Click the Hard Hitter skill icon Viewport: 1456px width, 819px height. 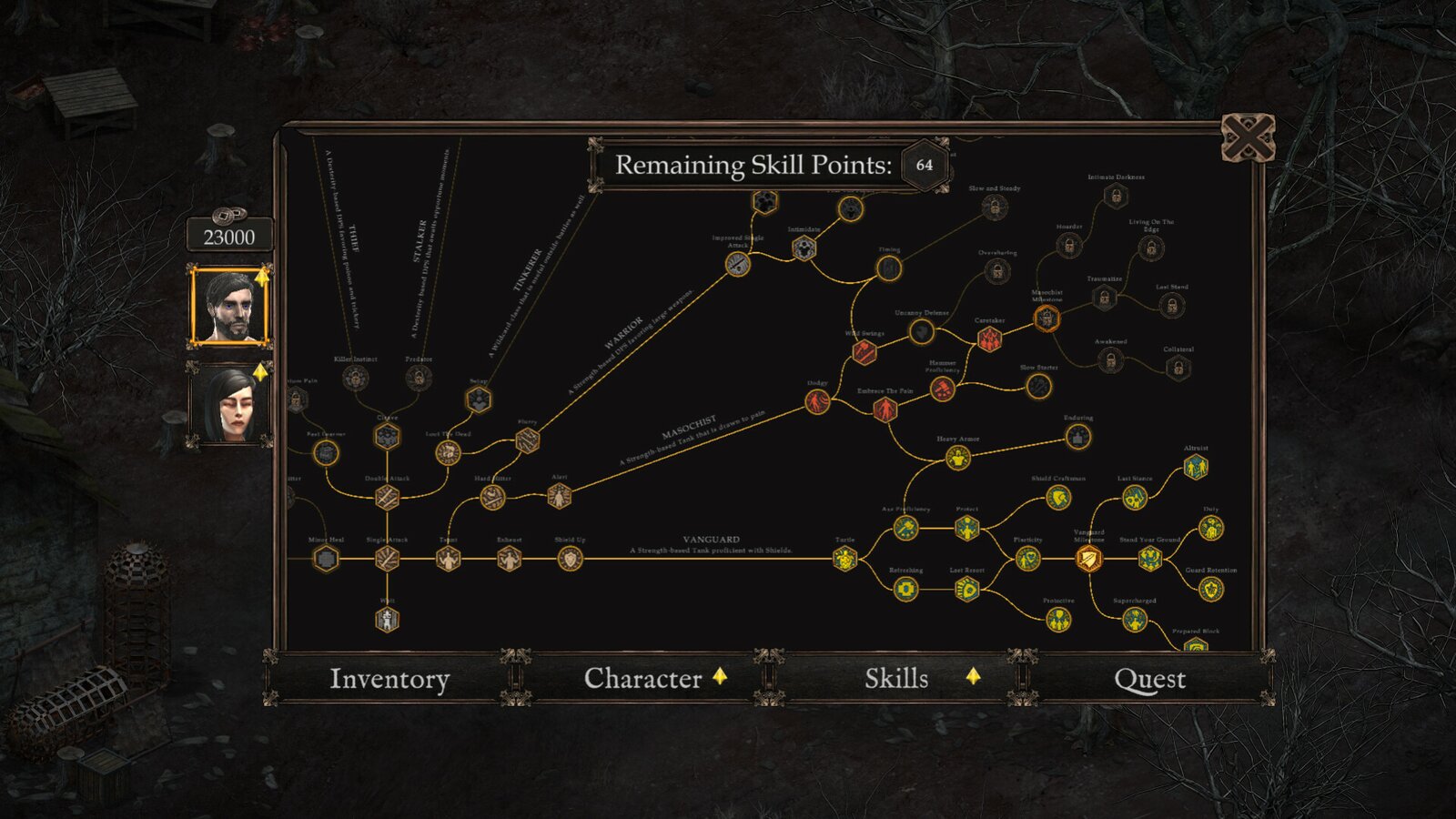[491, 498]
